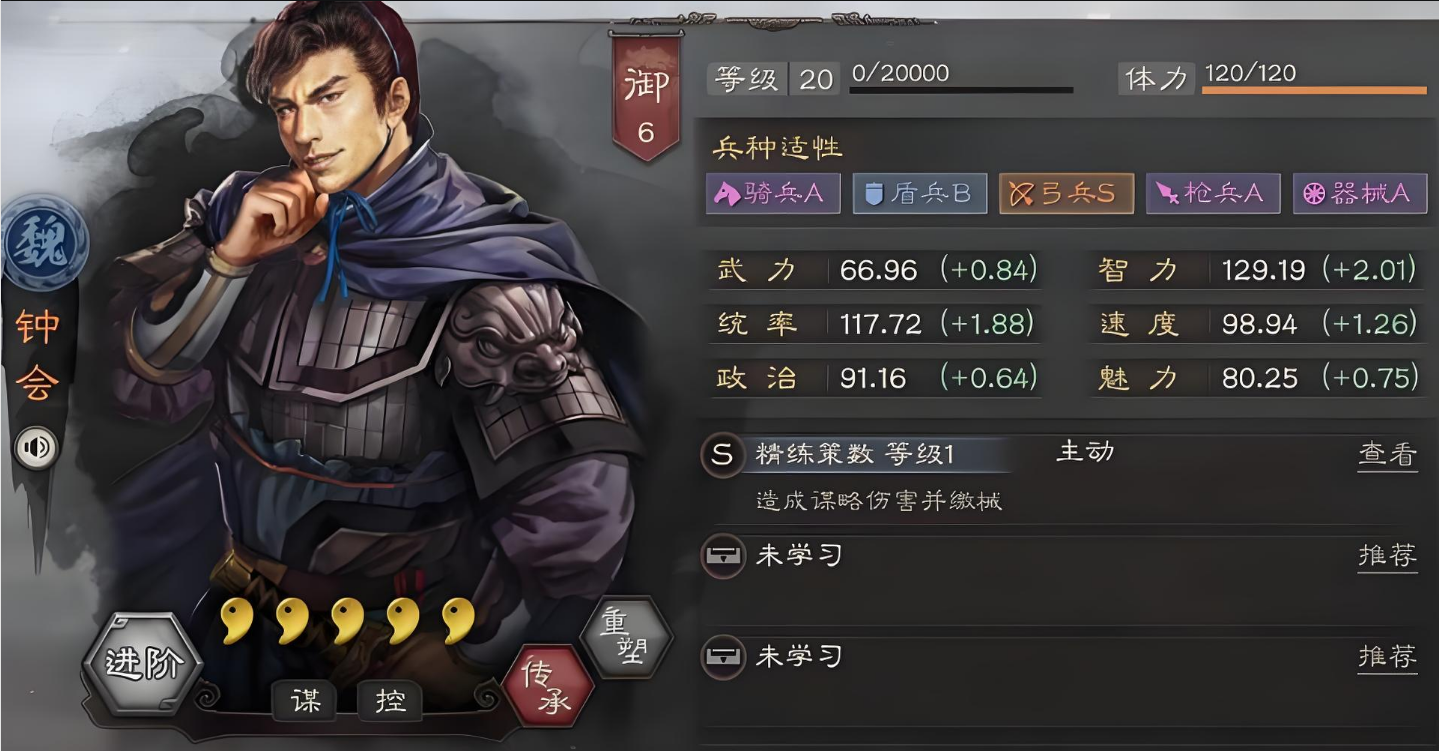Open the 弓兵S archer aptitude badge
The height and width of the screenshot is (751, 1439).
click(x=1065, y=194)
